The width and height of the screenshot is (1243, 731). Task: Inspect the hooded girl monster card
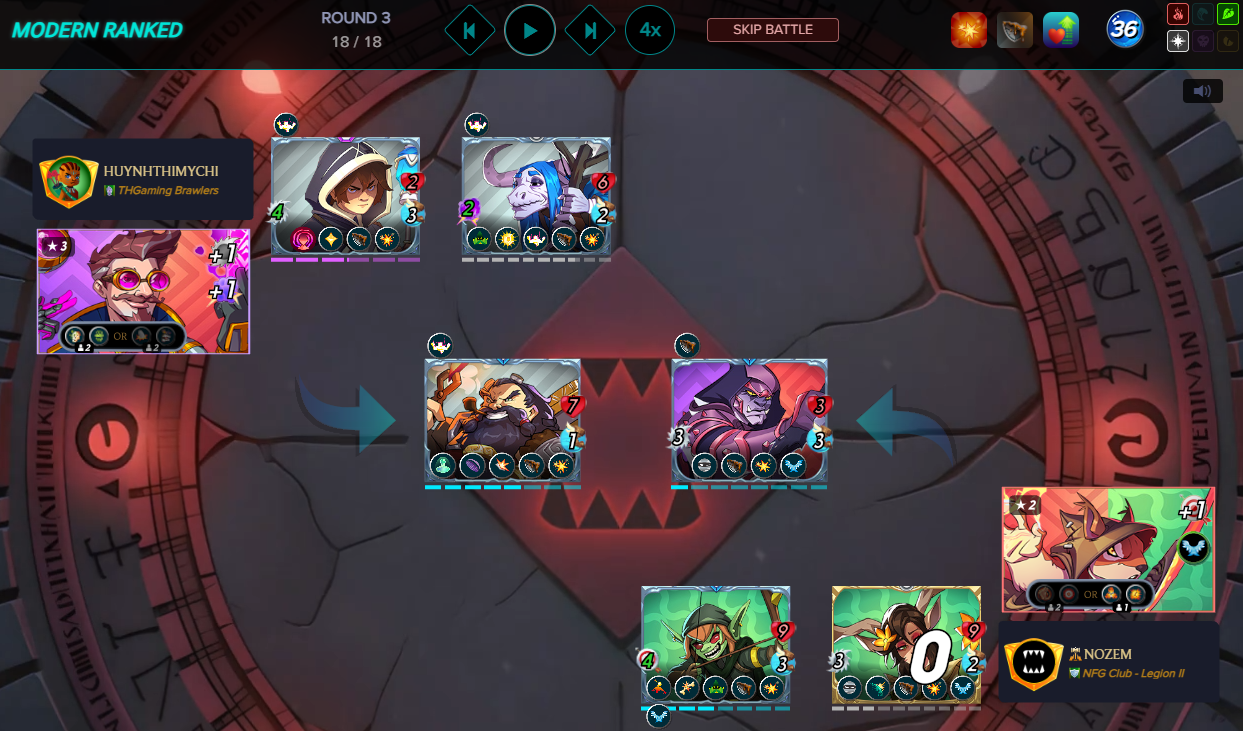tap(345, 197)
